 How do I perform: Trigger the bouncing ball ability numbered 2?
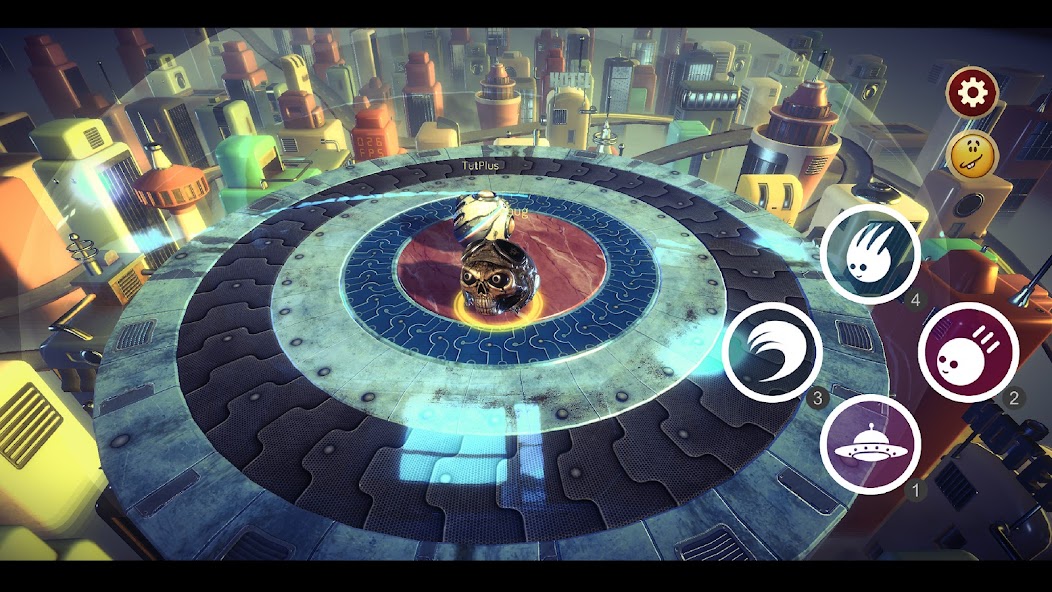[x=967, y=352]
